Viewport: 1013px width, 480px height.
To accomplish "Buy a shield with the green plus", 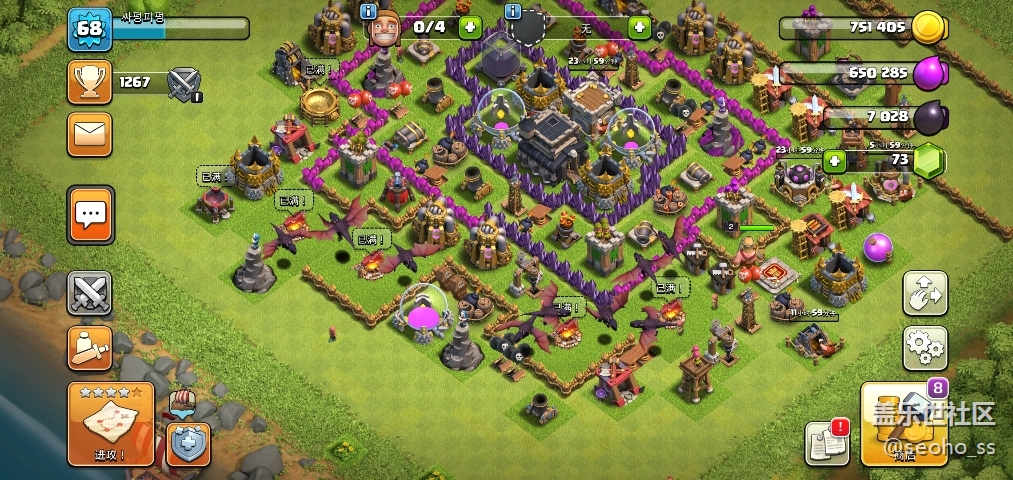I will pos(639,27).
